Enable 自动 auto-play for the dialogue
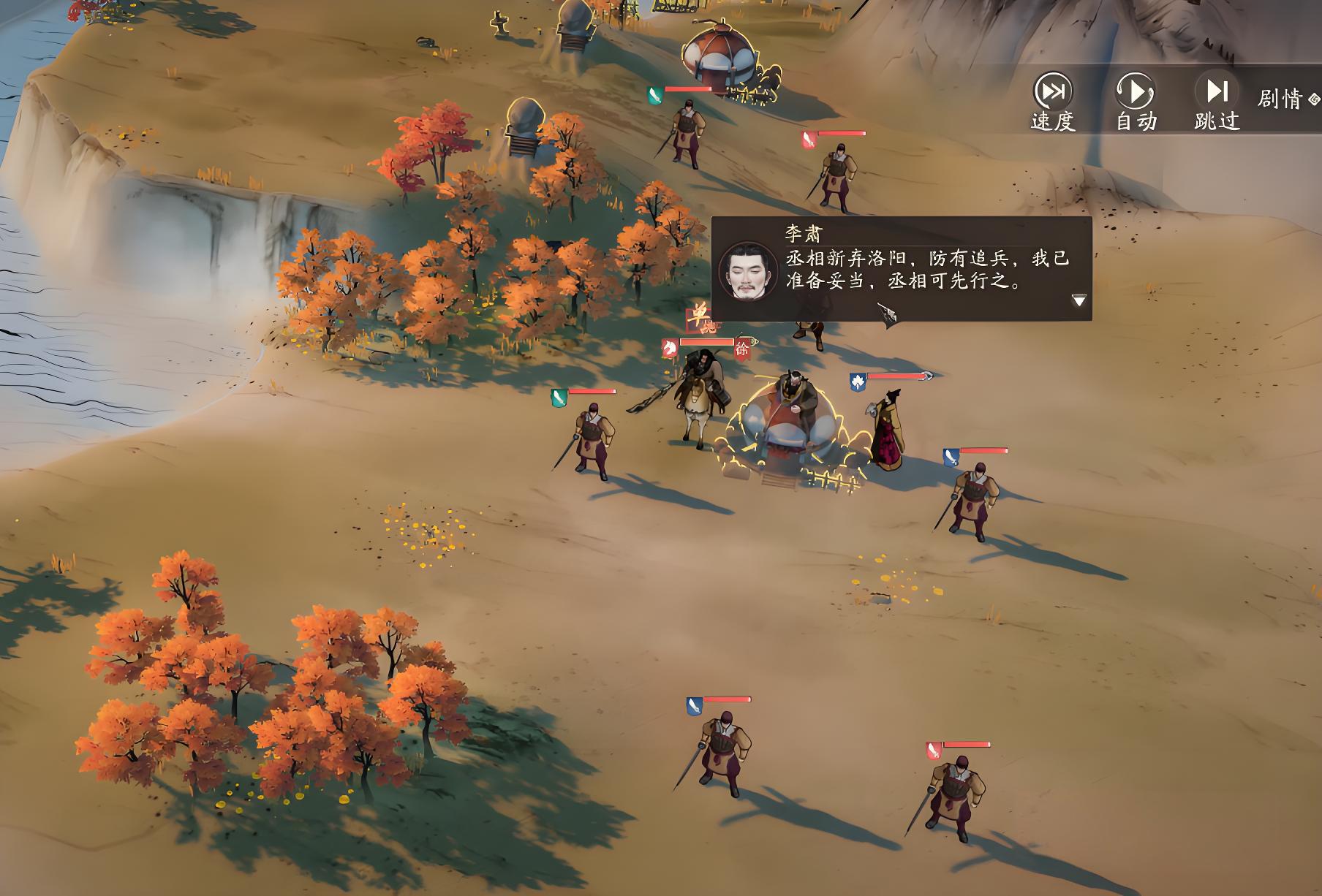 coord(1136,92)
